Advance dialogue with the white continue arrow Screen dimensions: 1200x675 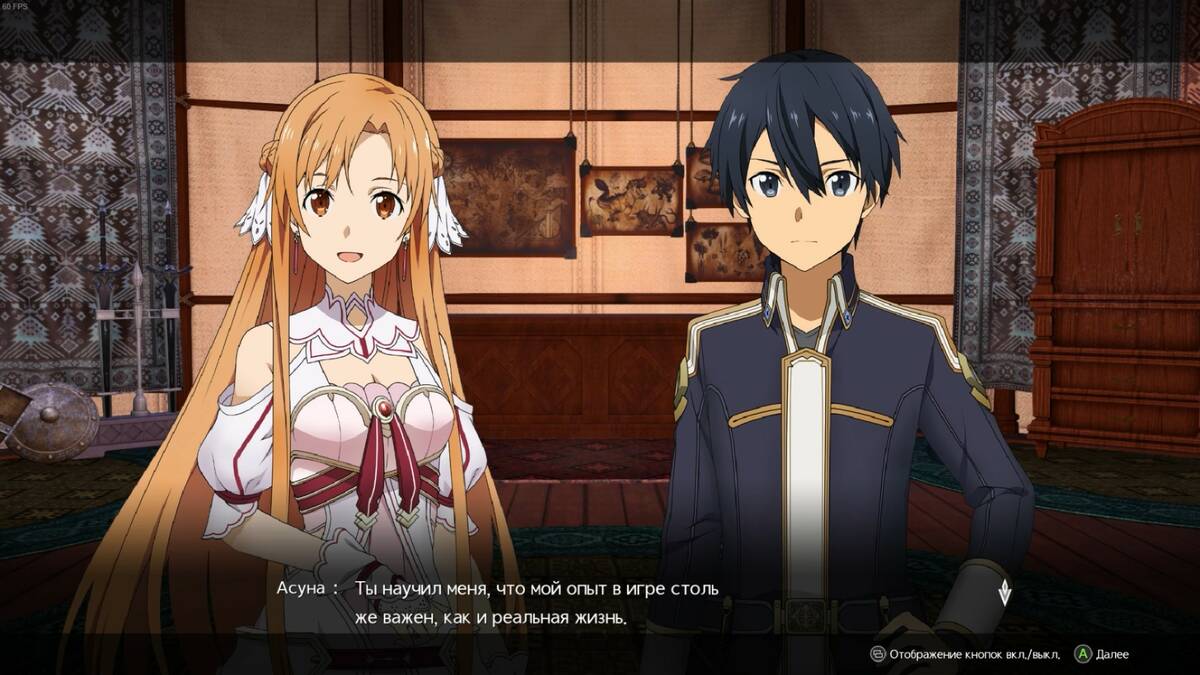[x=1005, y=592]
